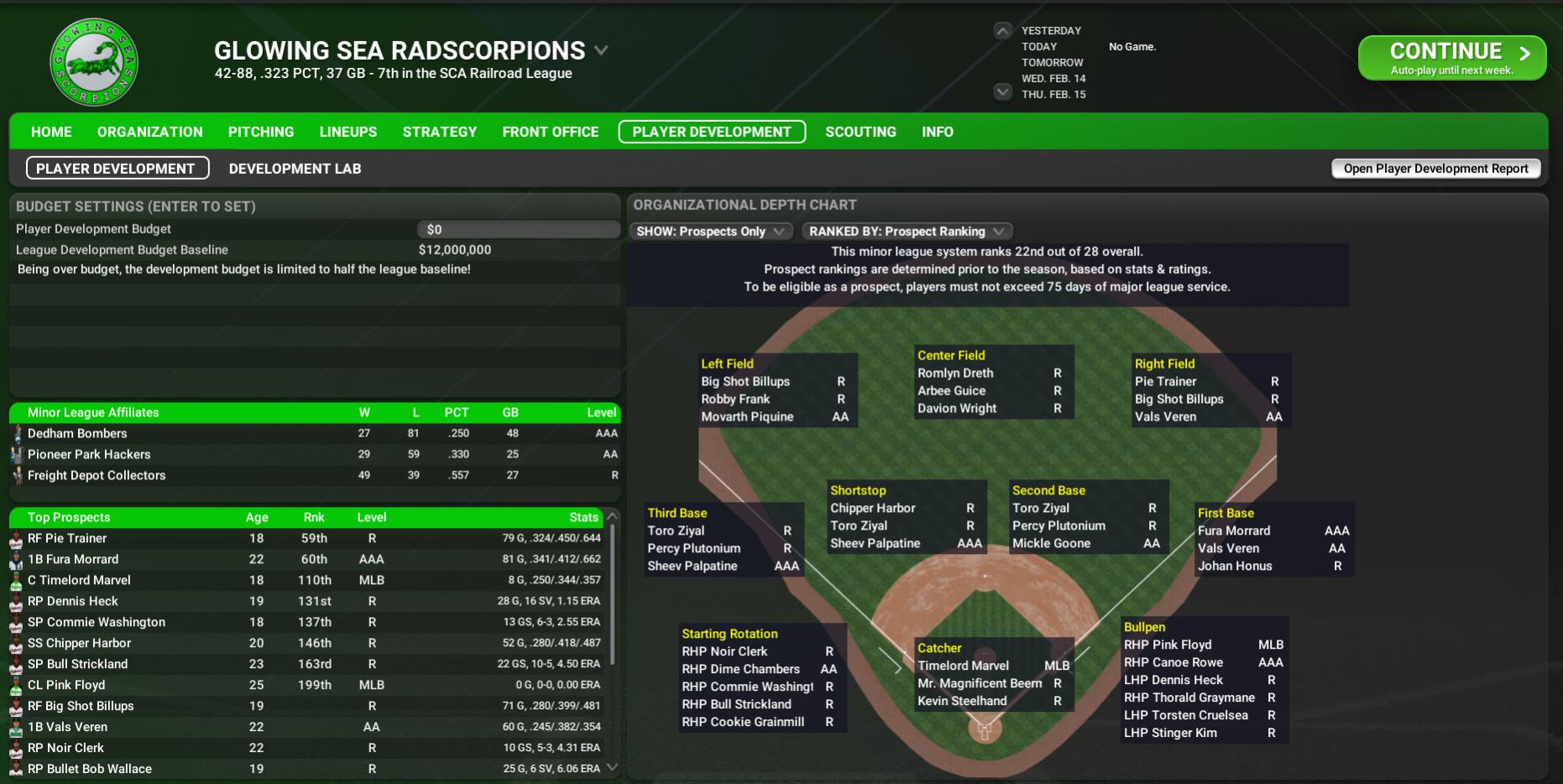Edit the Player Development Budget field
Image resolution: width=1563 pixels, height=784 pixels.
pos(518,229)
